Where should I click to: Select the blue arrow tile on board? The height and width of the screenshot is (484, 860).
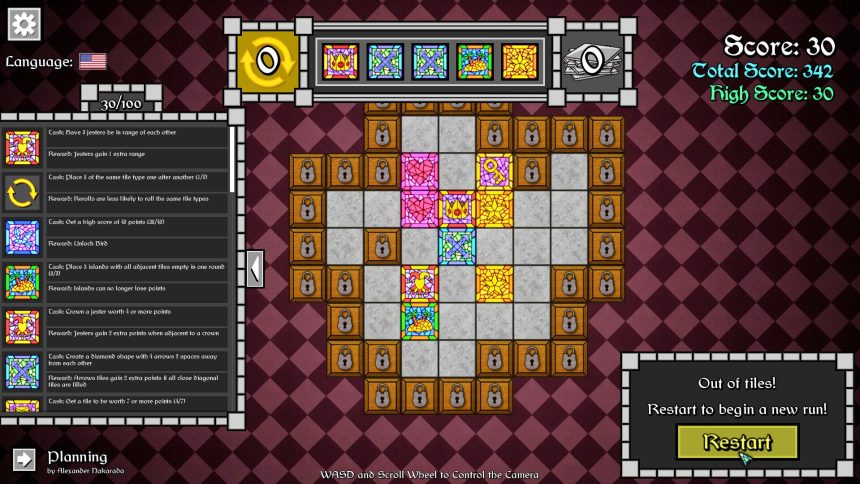[457, 246]
